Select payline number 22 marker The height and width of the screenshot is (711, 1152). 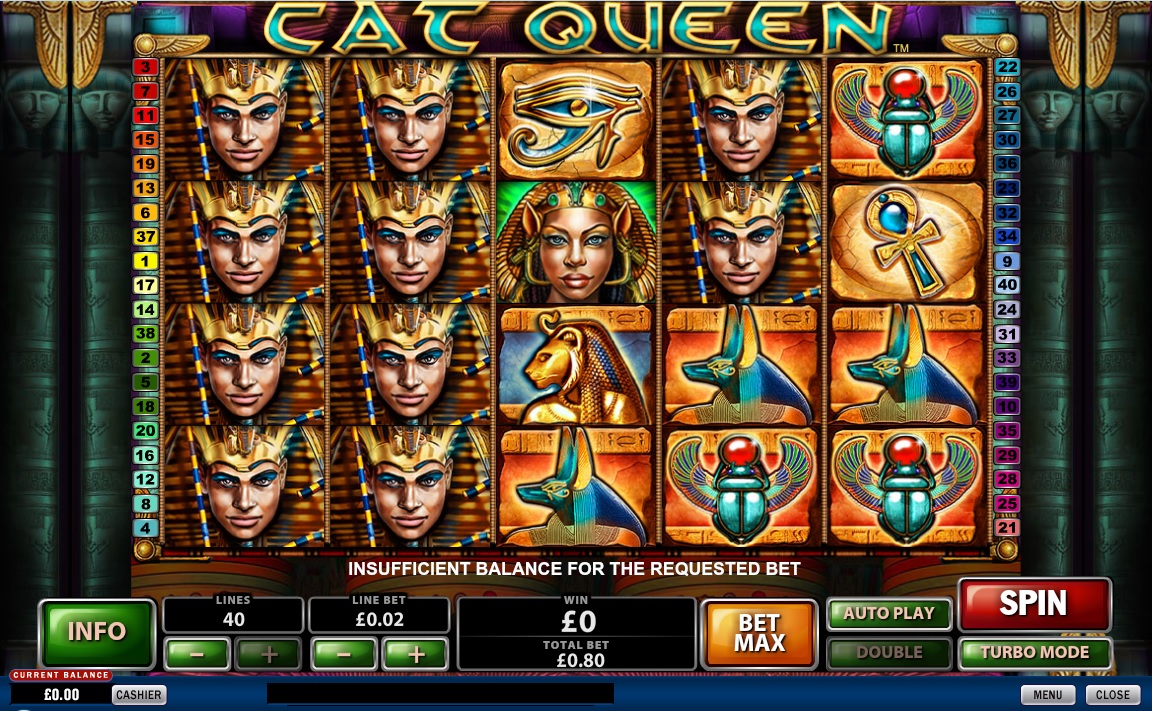click(x=1007, y=67)
